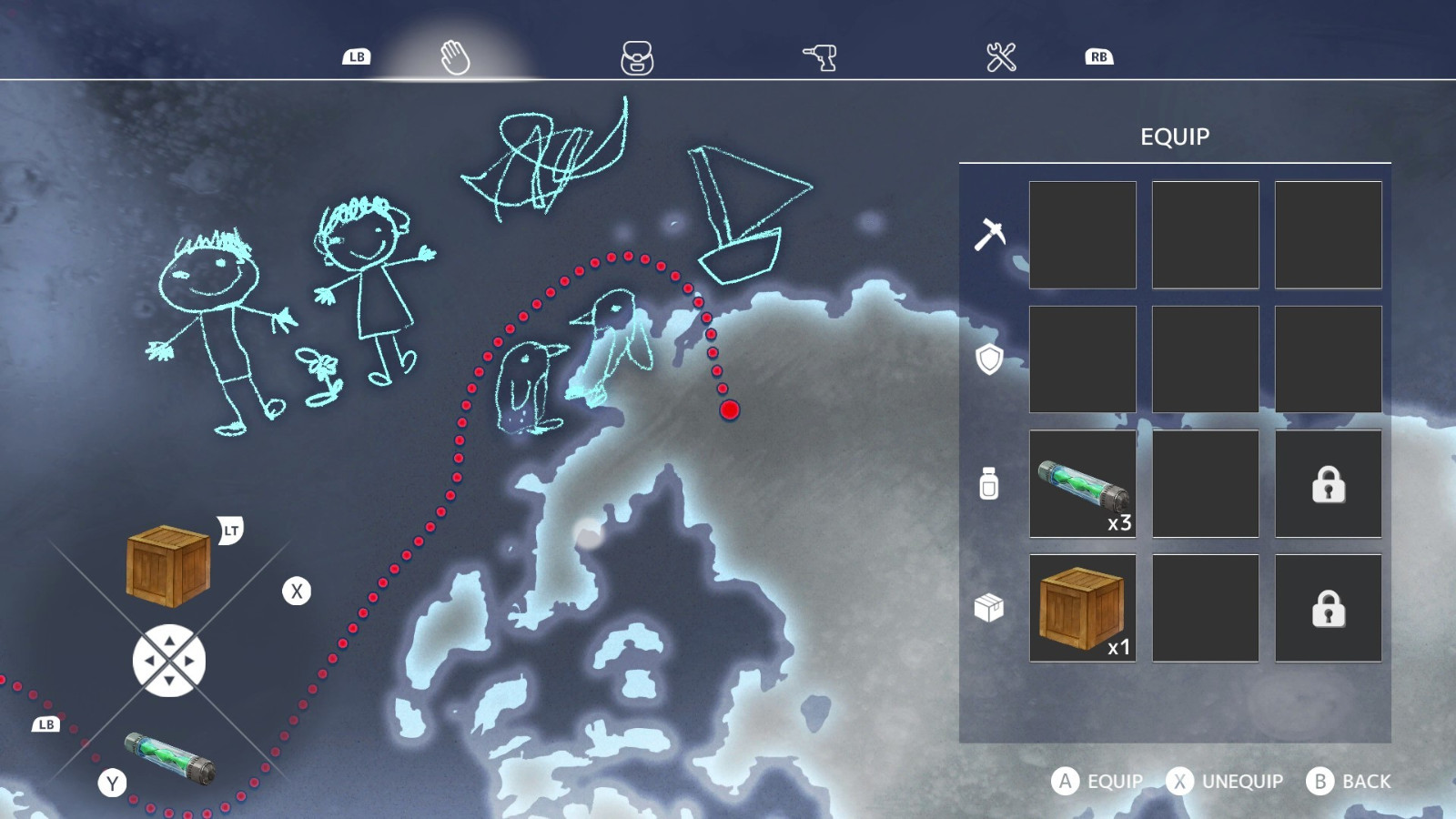Click the lock on the third supplies slot

(x=1328, y=608)
